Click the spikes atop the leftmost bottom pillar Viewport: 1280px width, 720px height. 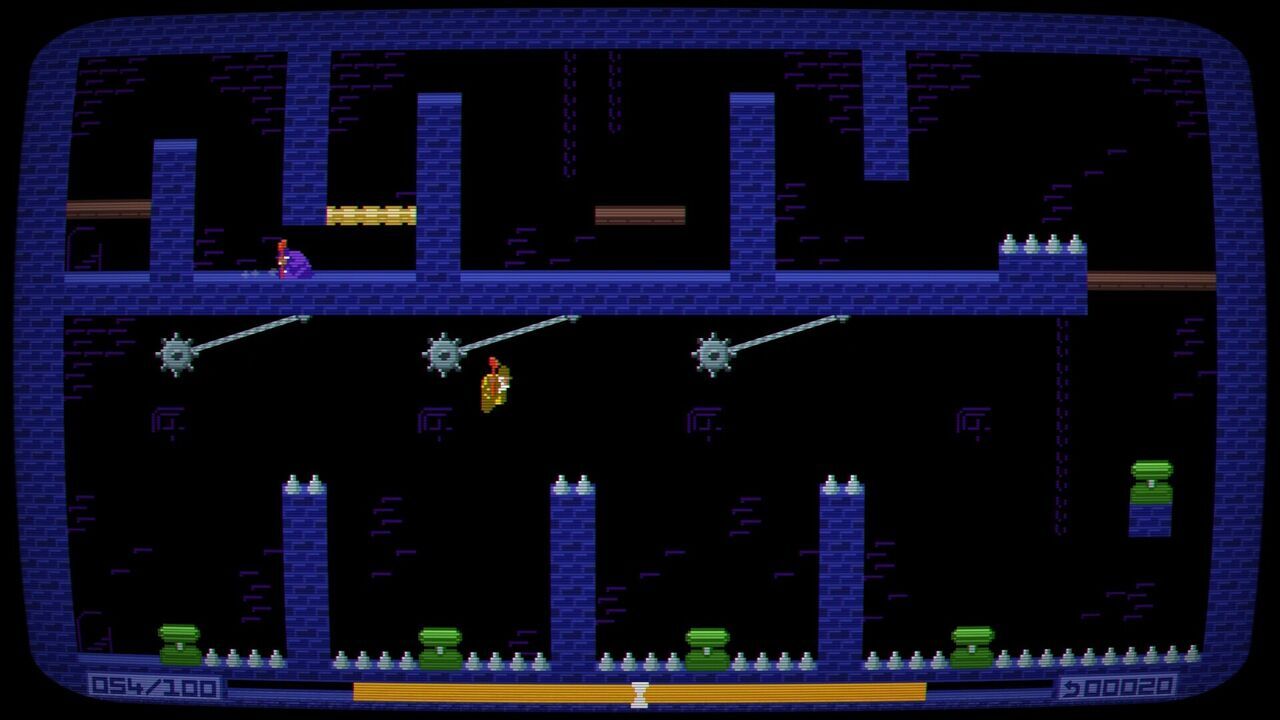pyautogui.click(x=305, y=480)
